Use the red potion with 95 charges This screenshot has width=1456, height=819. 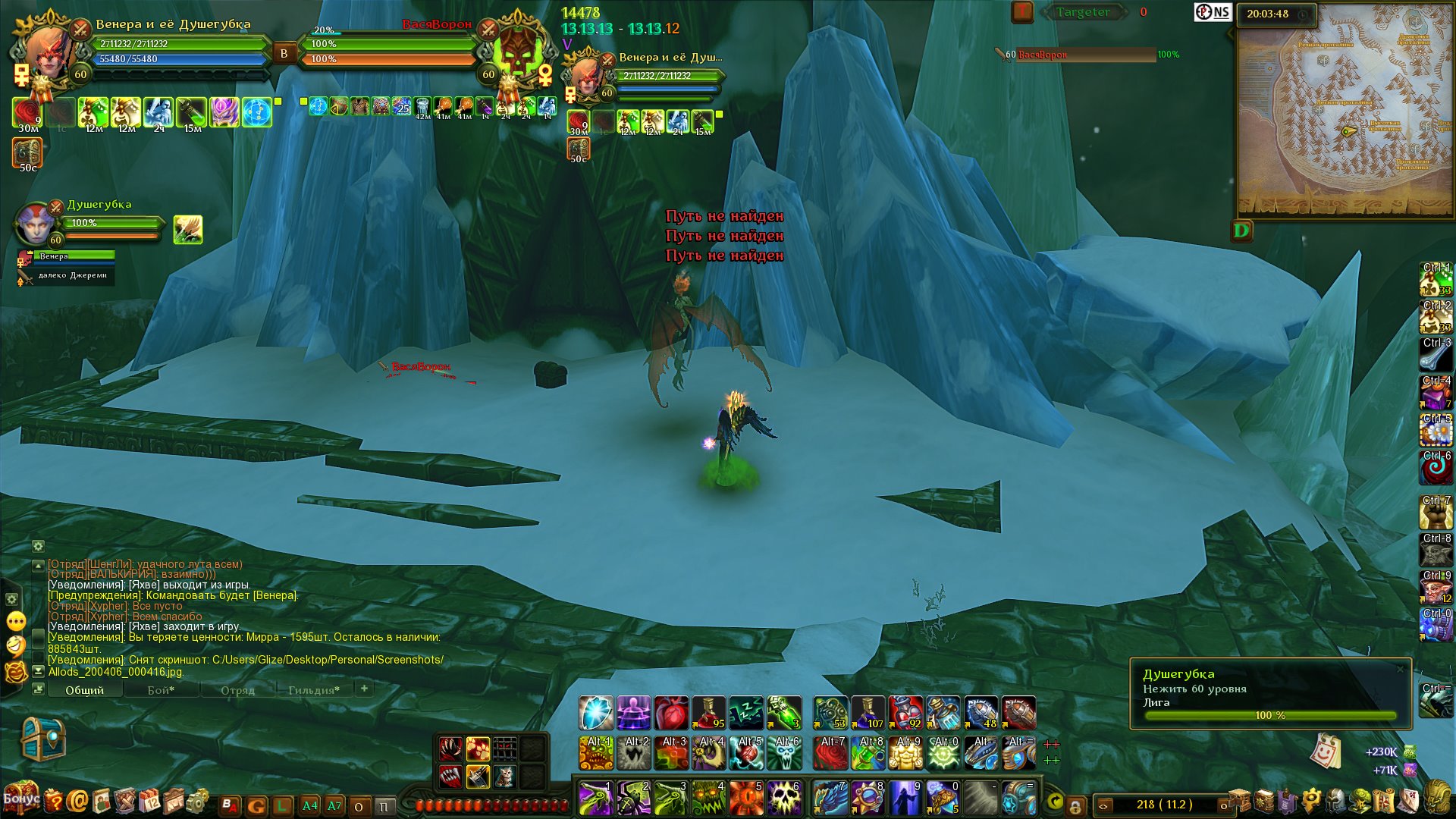coord(709,714)
